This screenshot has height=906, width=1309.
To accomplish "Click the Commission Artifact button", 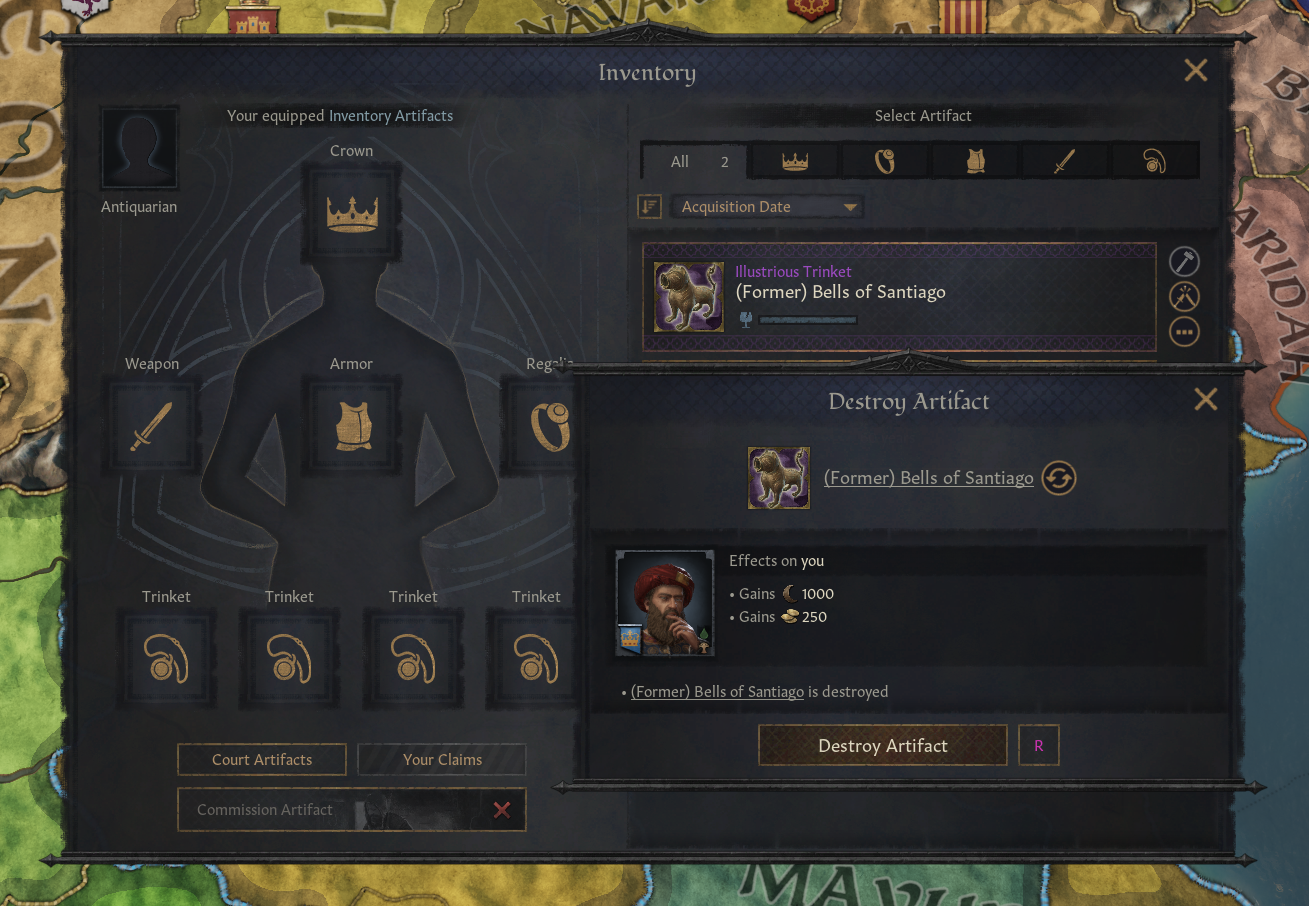I will point(330,810).
